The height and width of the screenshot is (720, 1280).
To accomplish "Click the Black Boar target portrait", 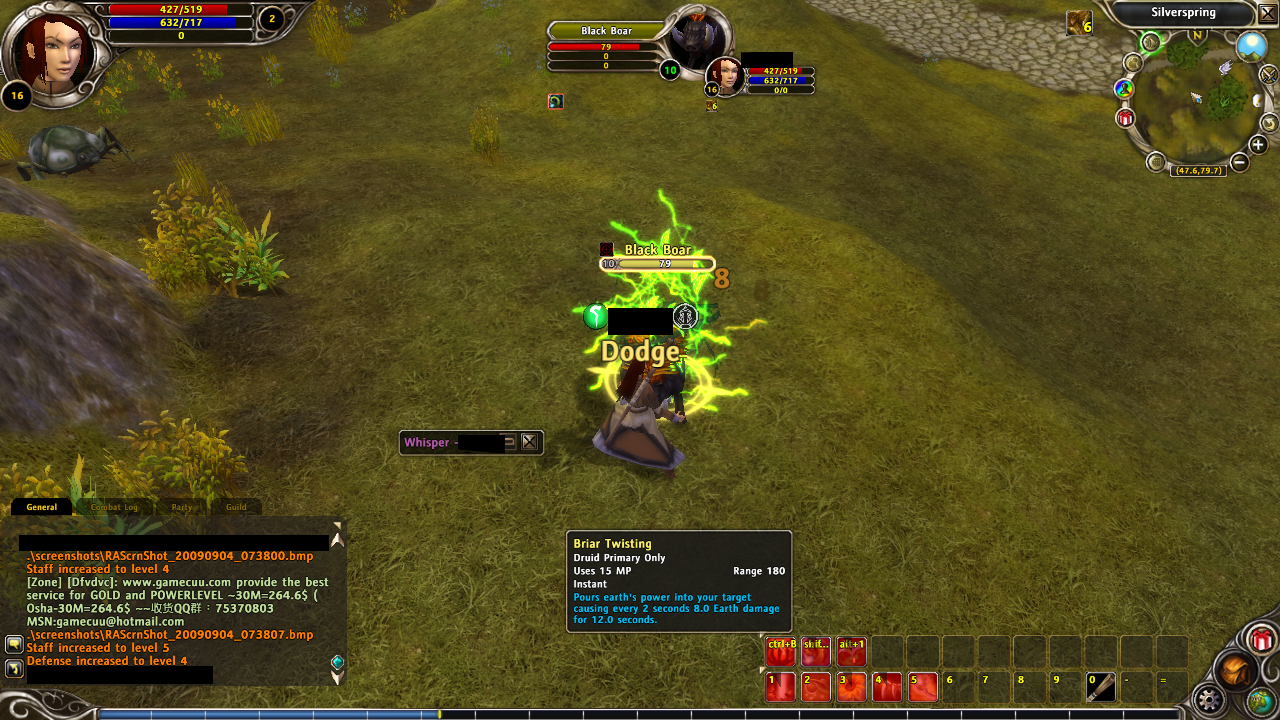I will 696,42.
